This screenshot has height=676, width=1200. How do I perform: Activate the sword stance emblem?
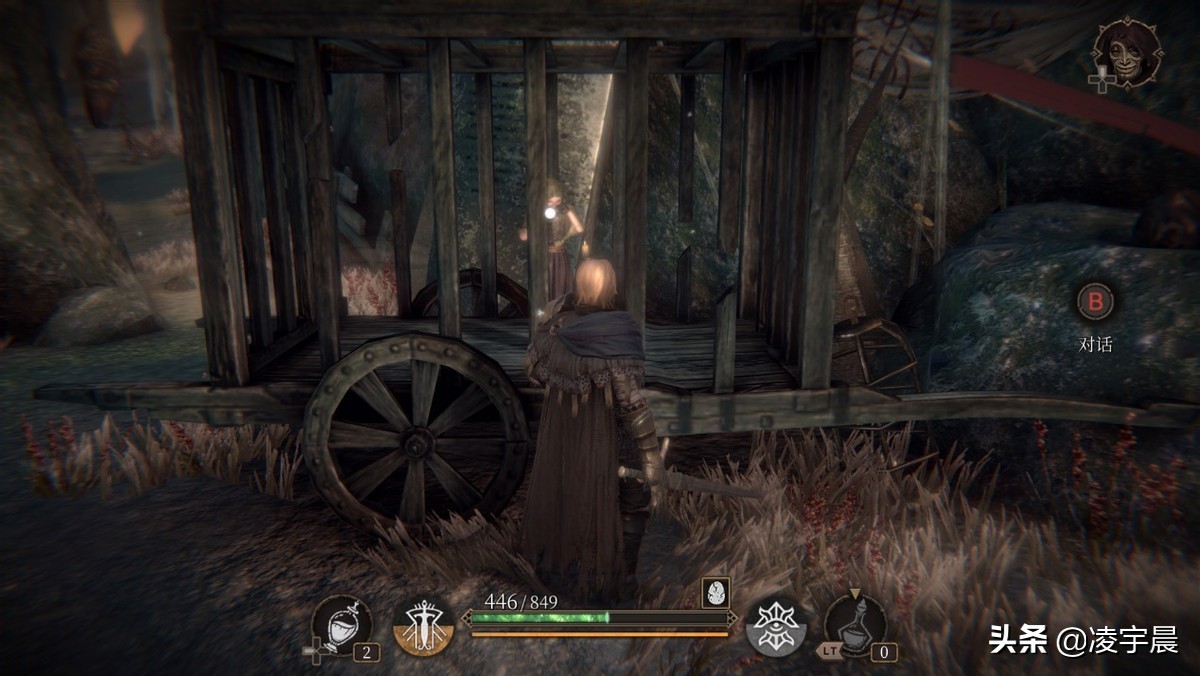coord(424,627)
